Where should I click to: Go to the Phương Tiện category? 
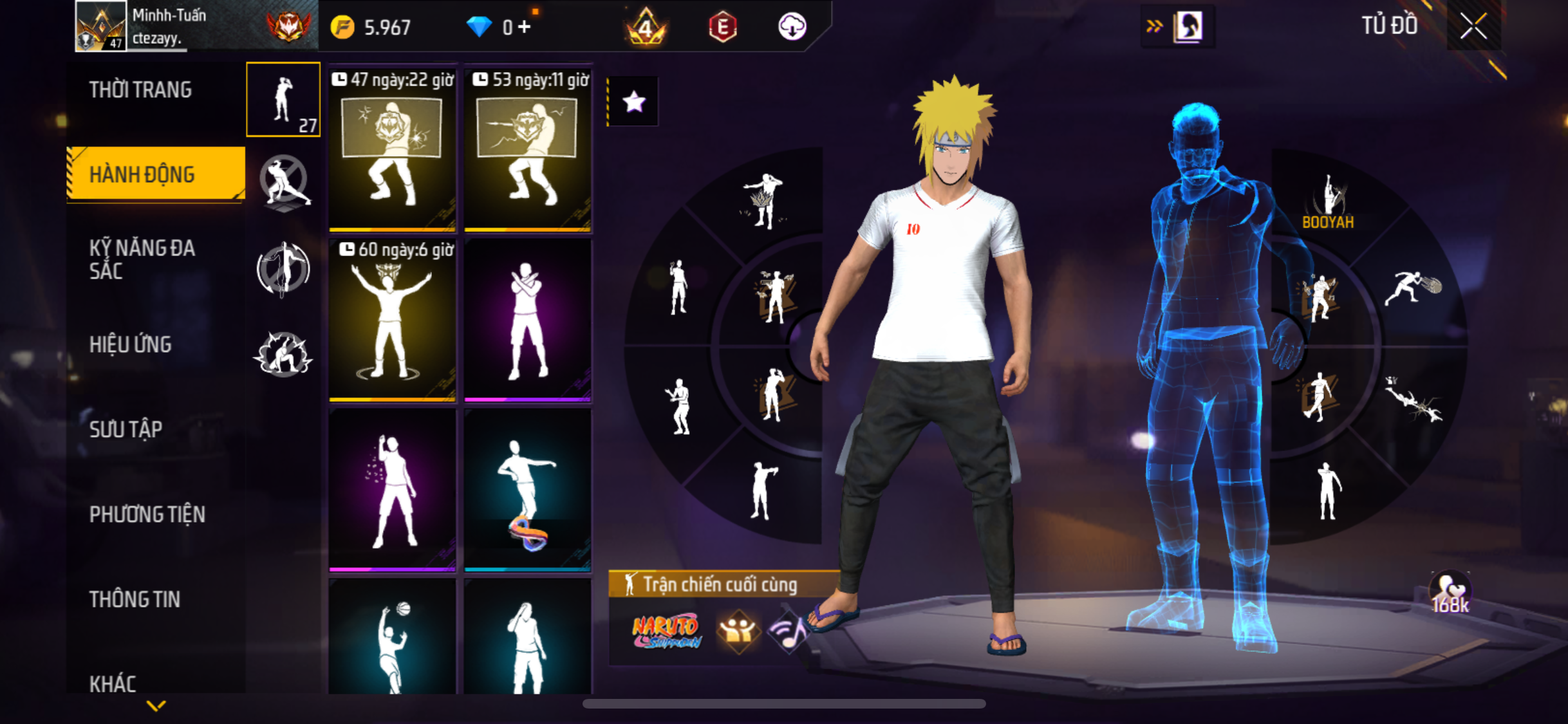point(147,514)
